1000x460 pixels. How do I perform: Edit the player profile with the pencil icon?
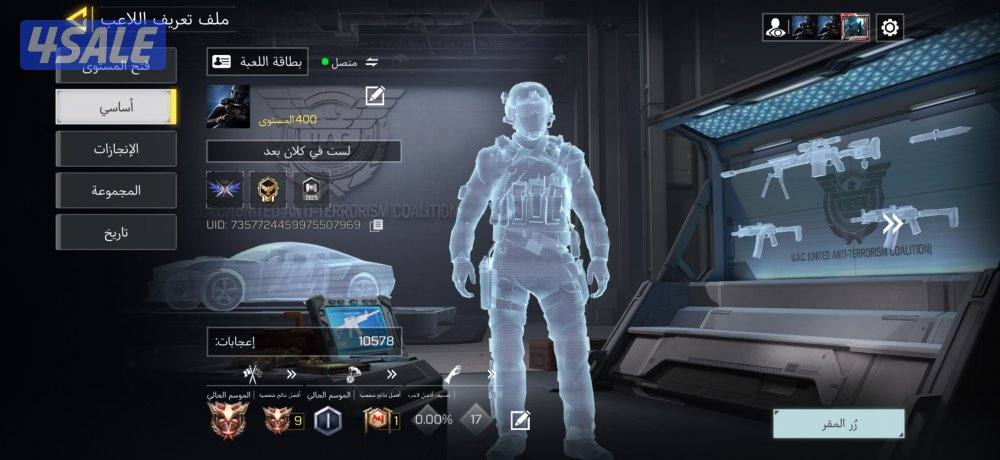pos(375,96)
